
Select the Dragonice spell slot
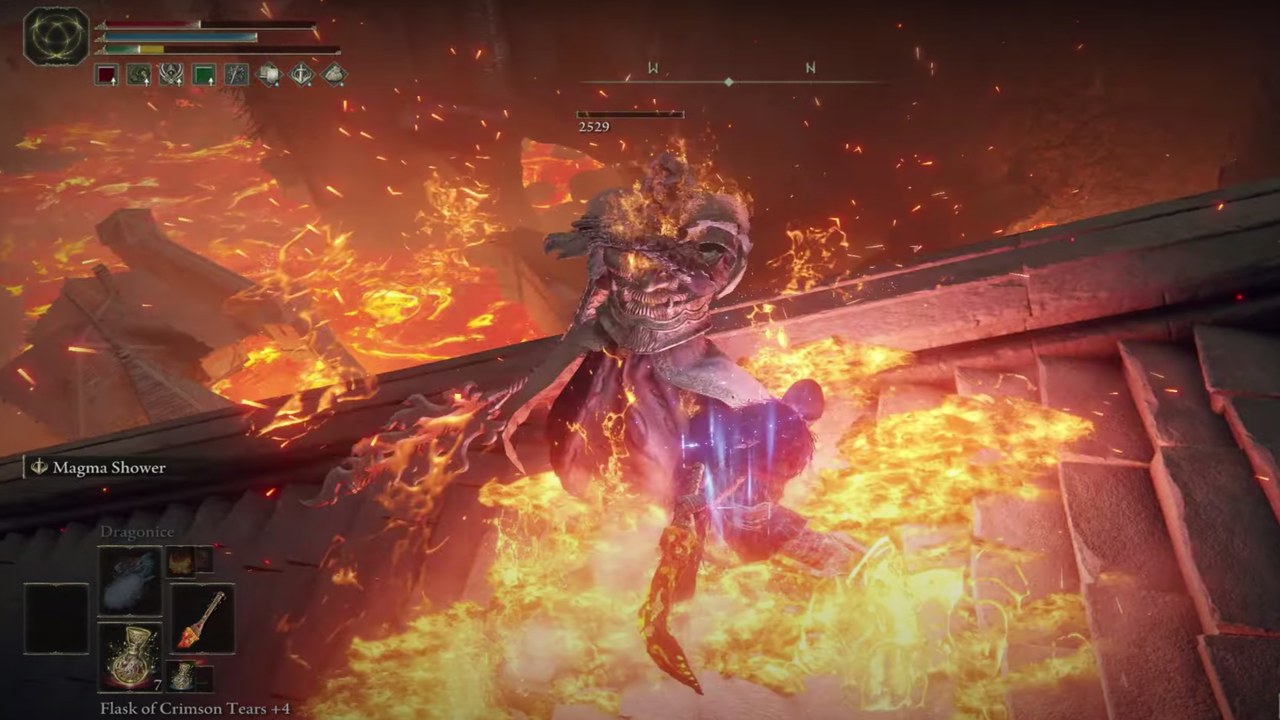click(129, 581)
